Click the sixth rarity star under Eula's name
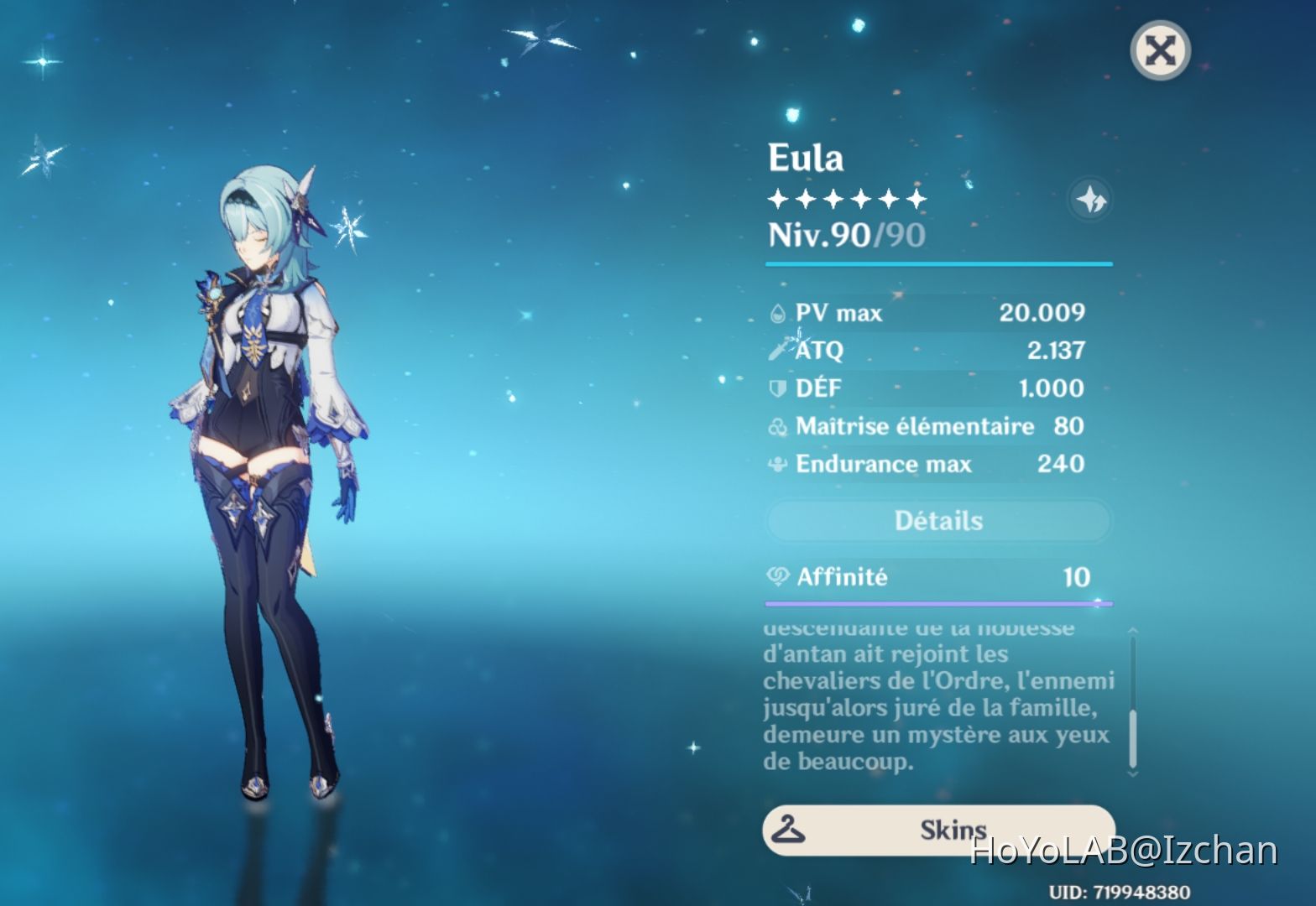This screenshot has width=1316, height=906. point(916,199)
